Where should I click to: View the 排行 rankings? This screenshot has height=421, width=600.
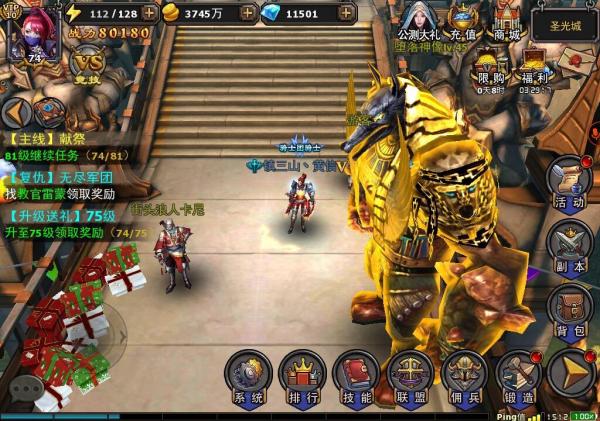302,377
